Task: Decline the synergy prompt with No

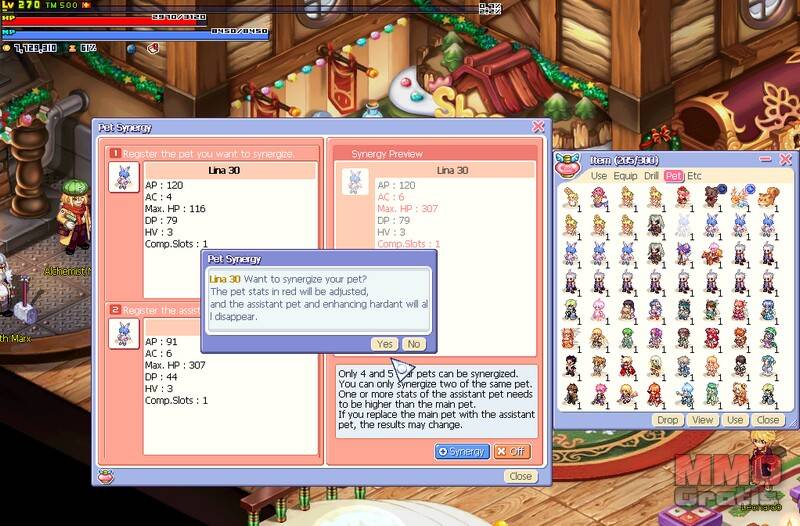Action: pos(413,343)
